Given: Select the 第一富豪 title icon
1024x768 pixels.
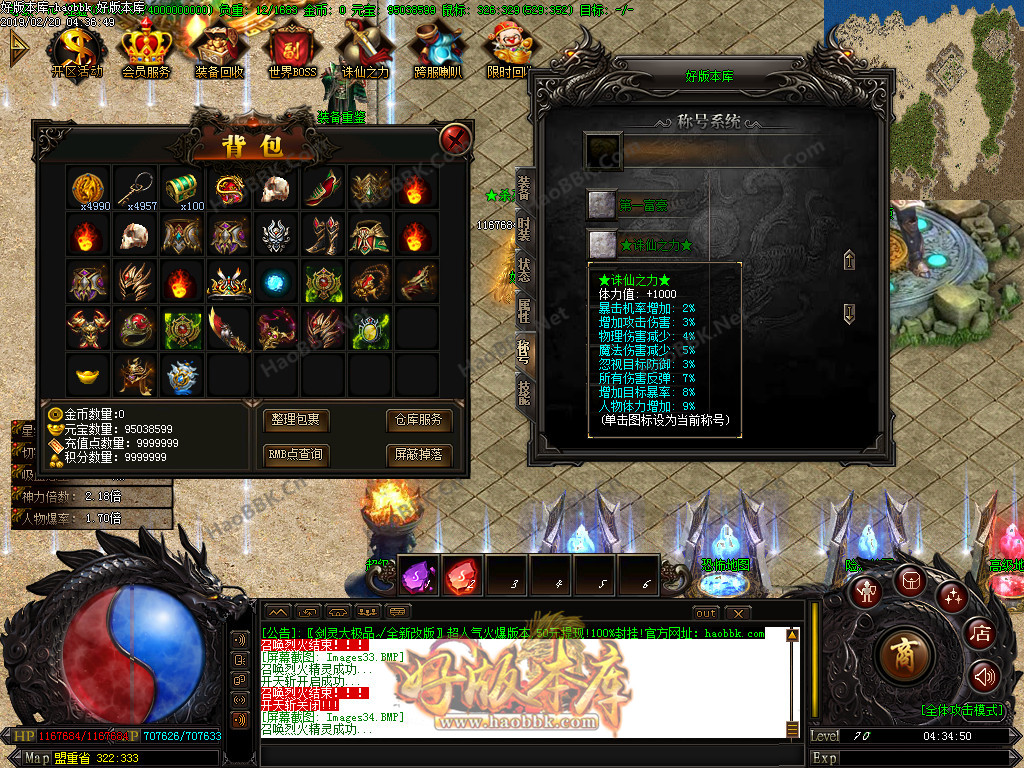Looking at the screenshot, I should click(x=601, y=205).
